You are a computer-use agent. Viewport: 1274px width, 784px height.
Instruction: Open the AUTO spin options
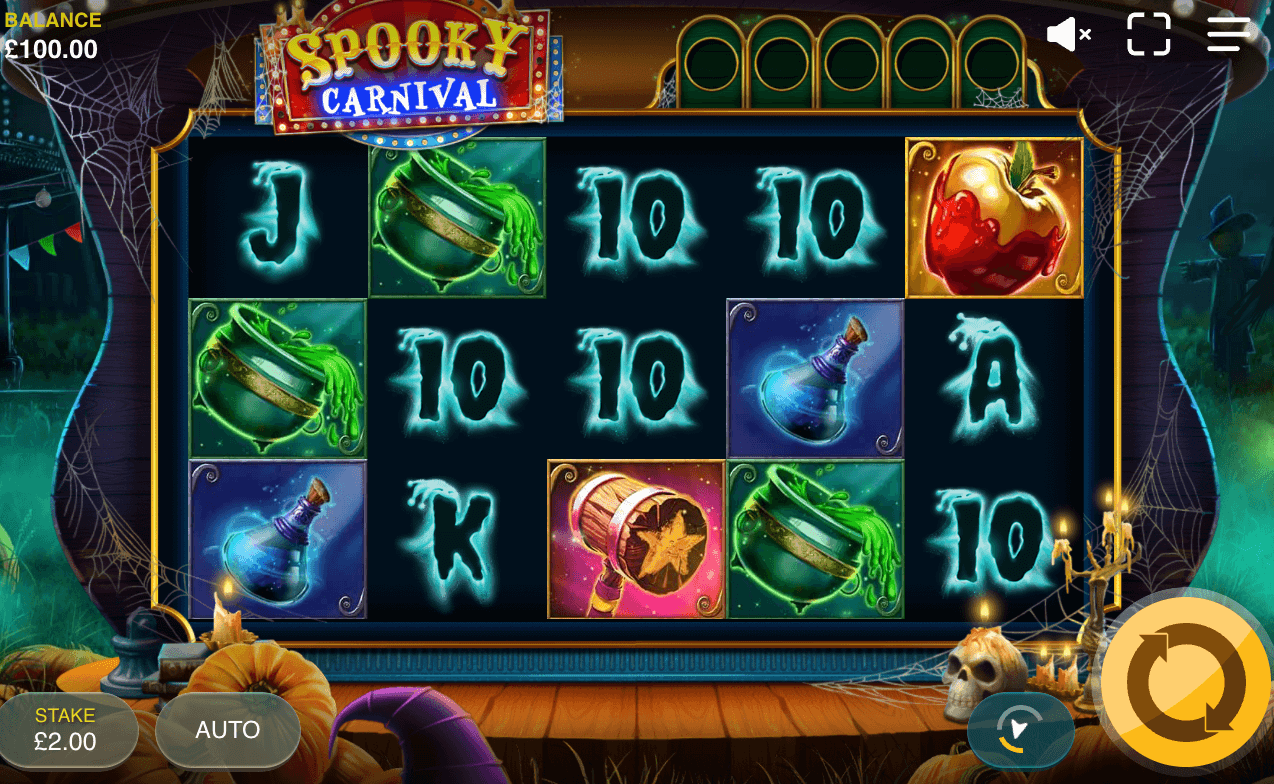point(228,730)
